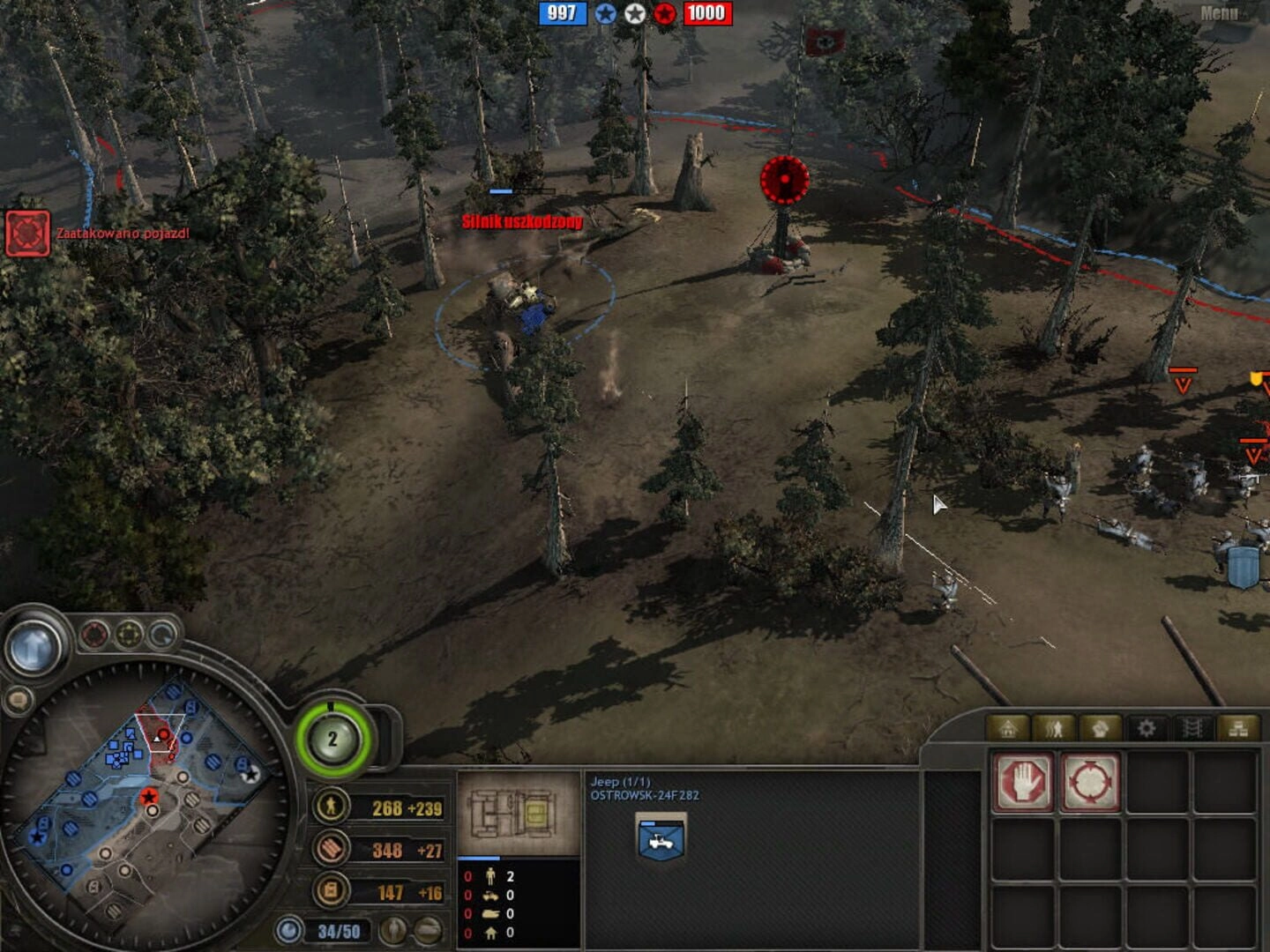Activate the Stop command (red hand)

click(1023, 781)
